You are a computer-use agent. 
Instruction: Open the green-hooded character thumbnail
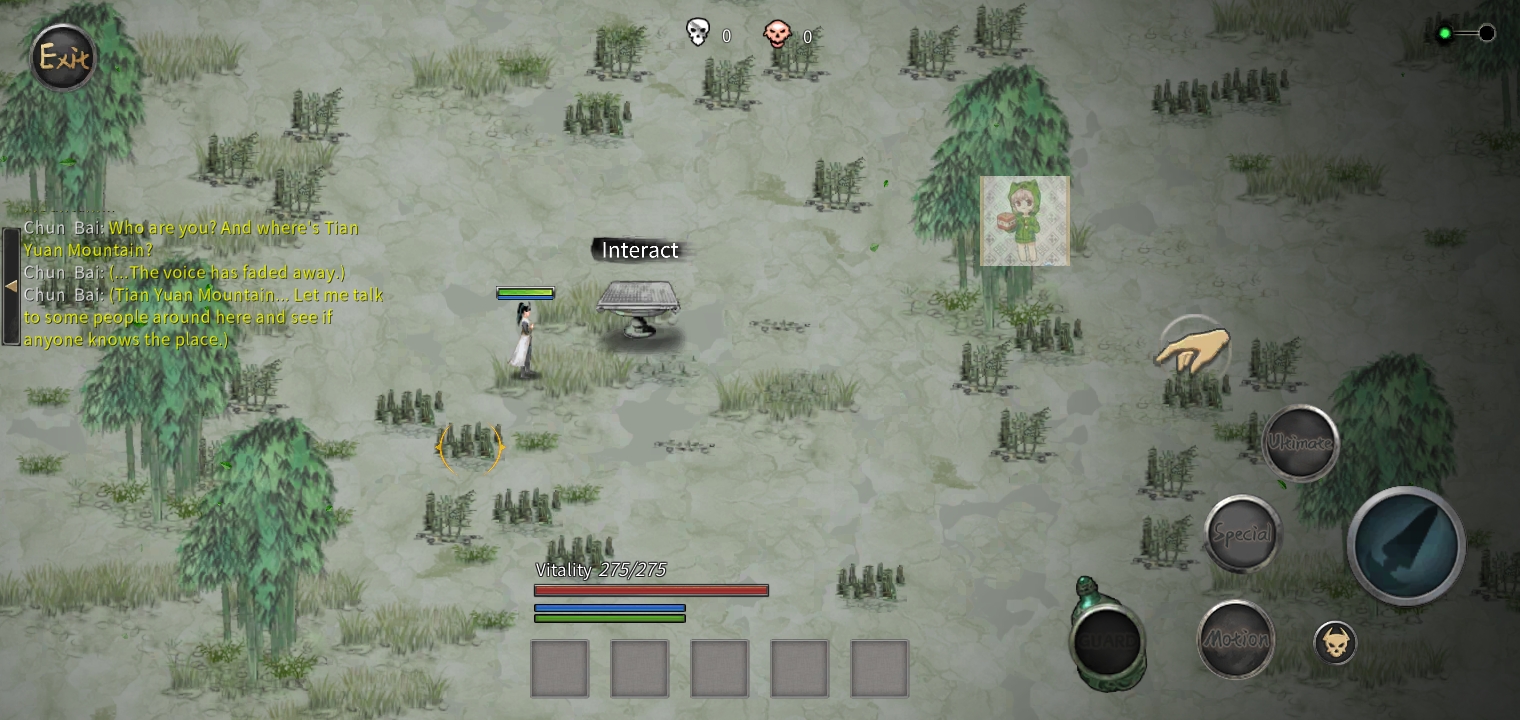(x=1025, y=222)
